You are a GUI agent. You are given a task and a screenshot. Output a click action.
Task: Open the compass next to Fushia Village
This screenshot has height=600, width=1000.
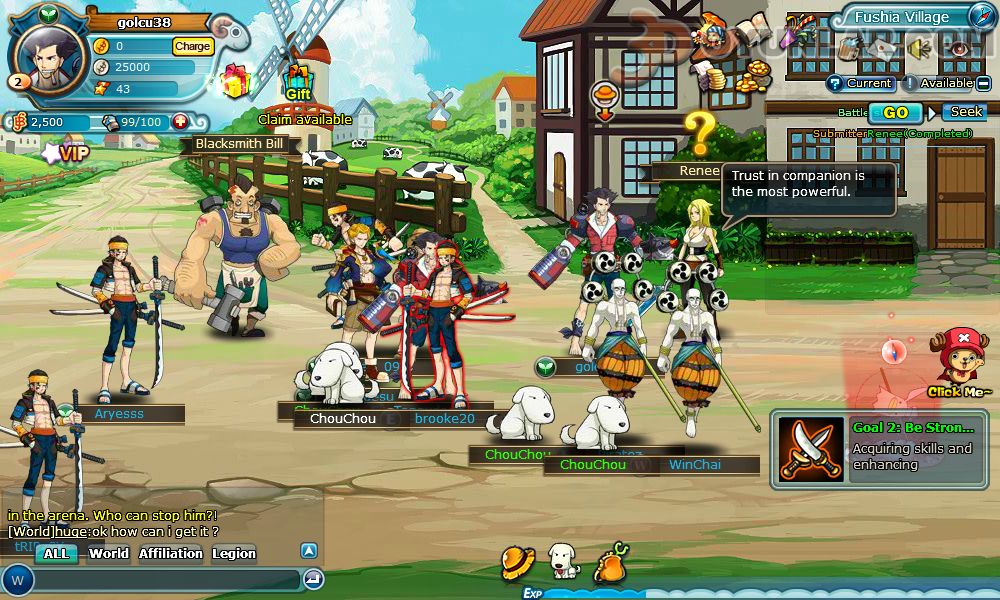point(981,17)
